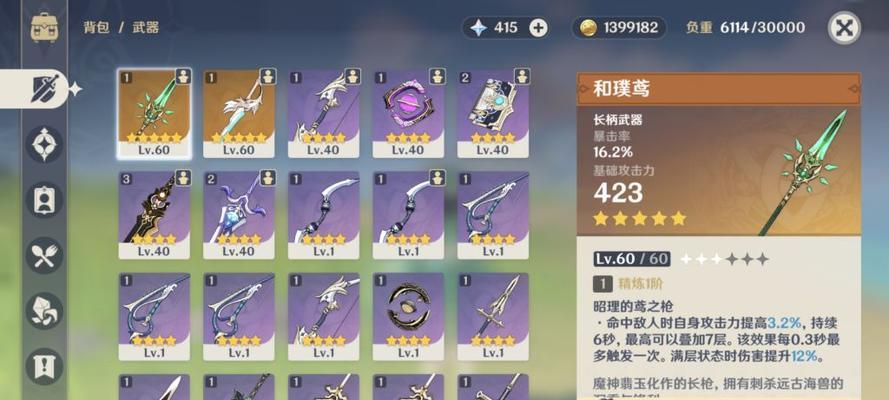Open the materials tab
Screen dimensions: 889x400
[x=44, y=311]
